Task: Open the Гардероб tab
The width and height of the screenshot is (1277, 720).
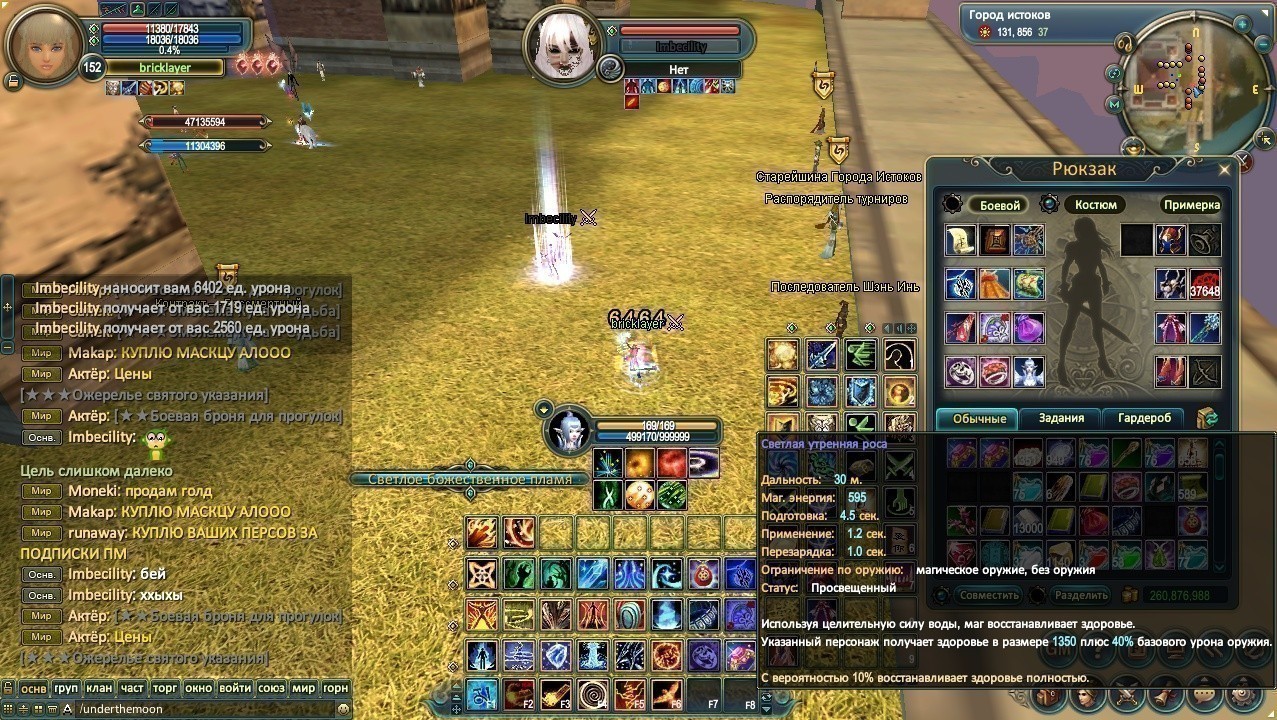Action: (x=1145, y=418)
